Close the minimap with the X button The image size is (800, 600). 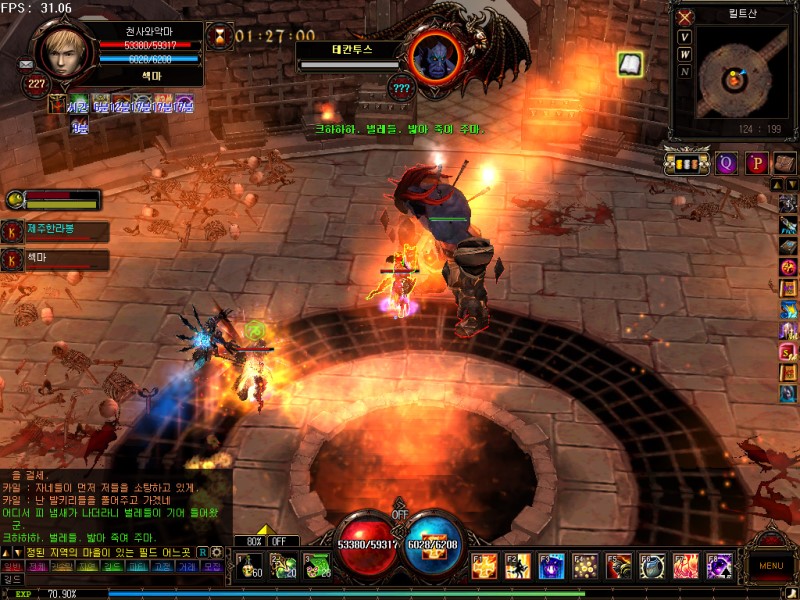[685, 17]
